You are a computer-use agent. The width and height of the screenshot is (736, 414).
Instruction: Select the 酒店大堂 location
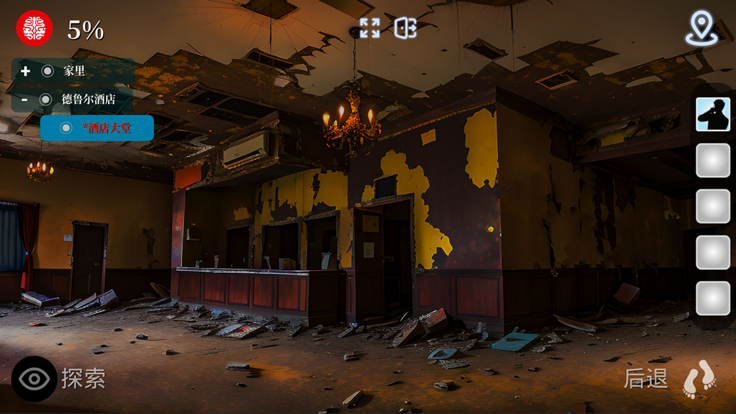pyautogui.click(x=97, y=128)
